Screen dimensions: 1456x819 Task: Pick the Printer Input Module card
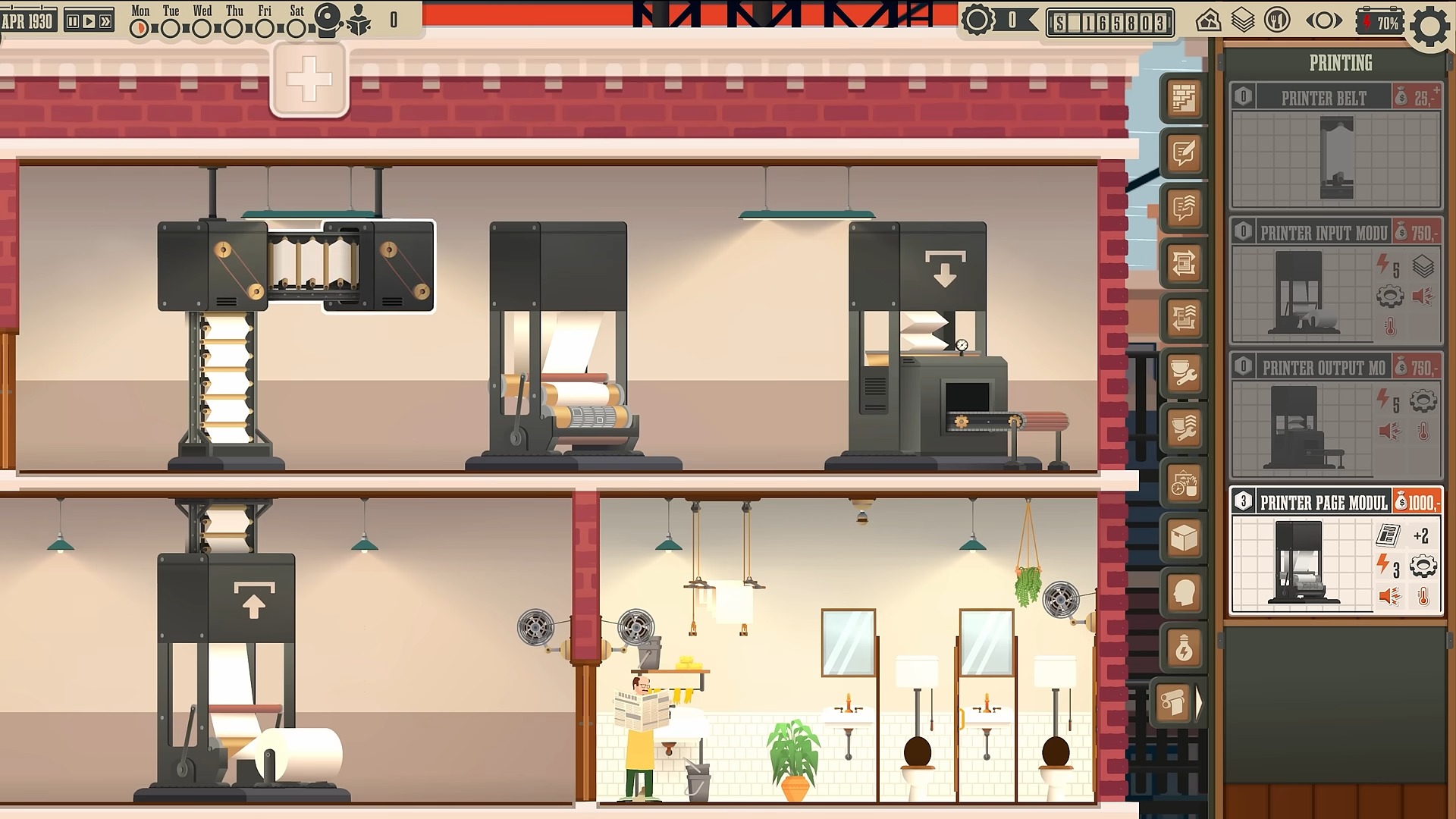(x=1336, y=281)
